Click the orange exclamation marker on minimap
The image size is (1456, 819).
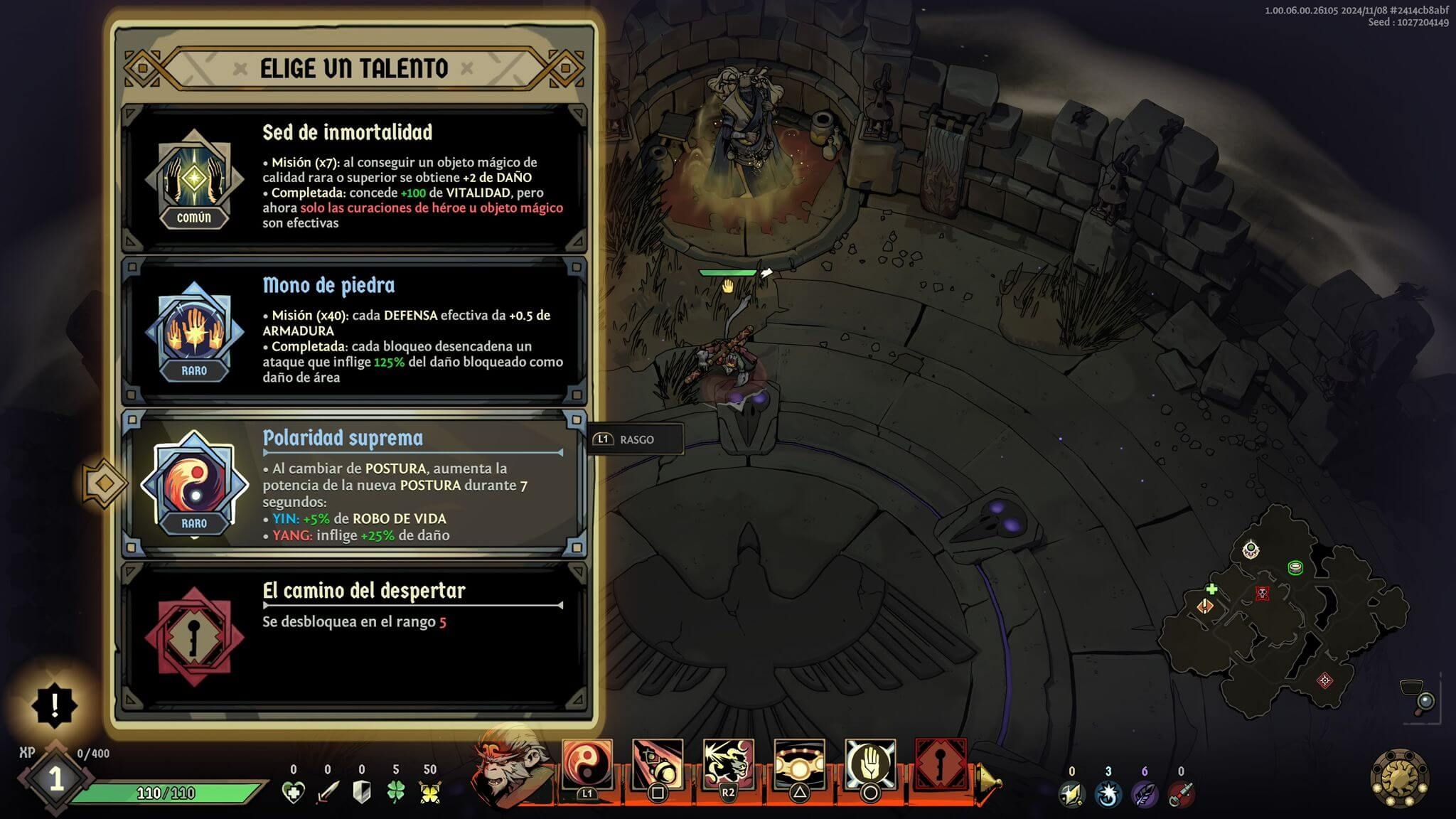(1205, 606)
